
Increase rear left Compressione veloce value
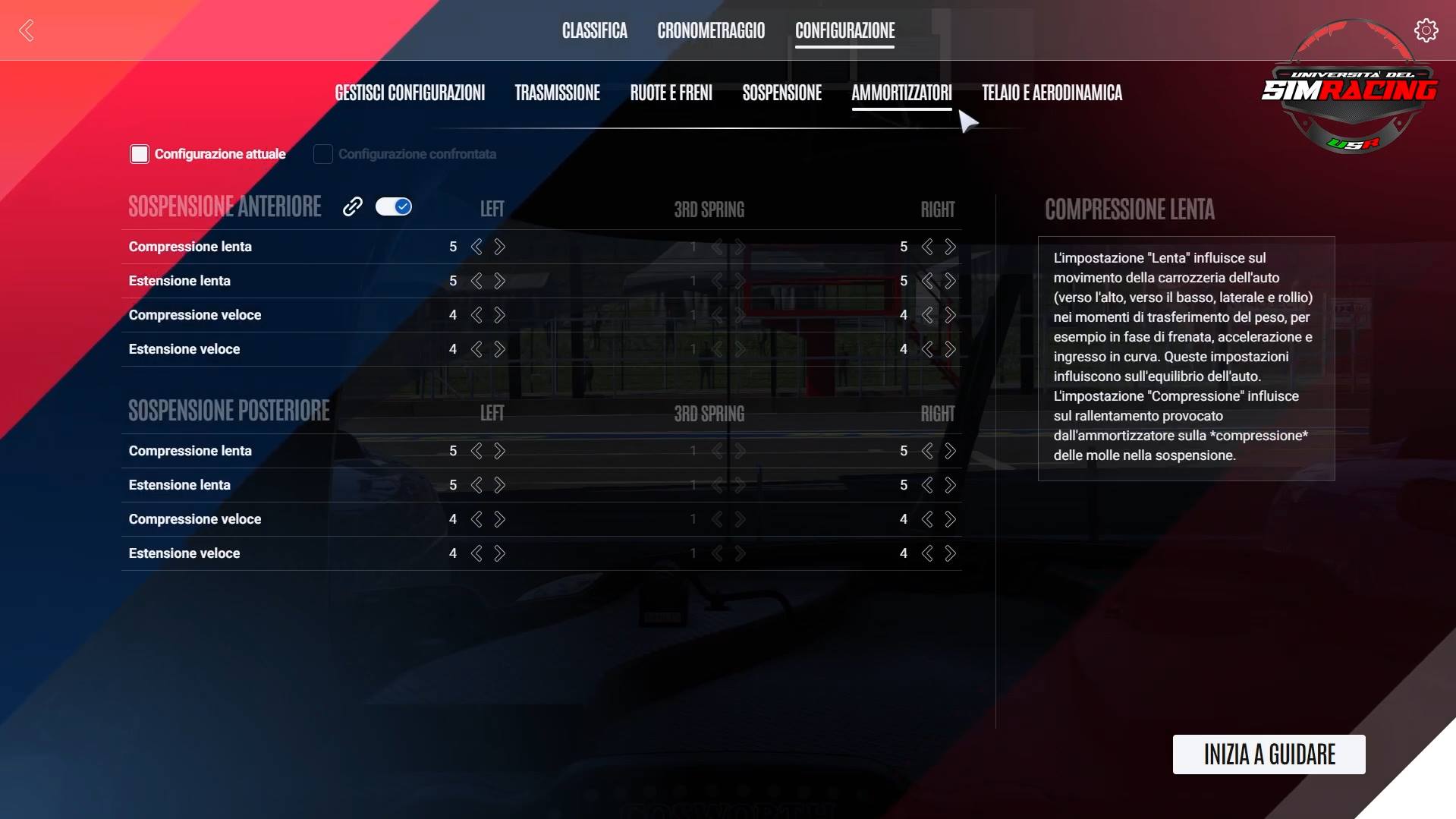coord(500,519)
